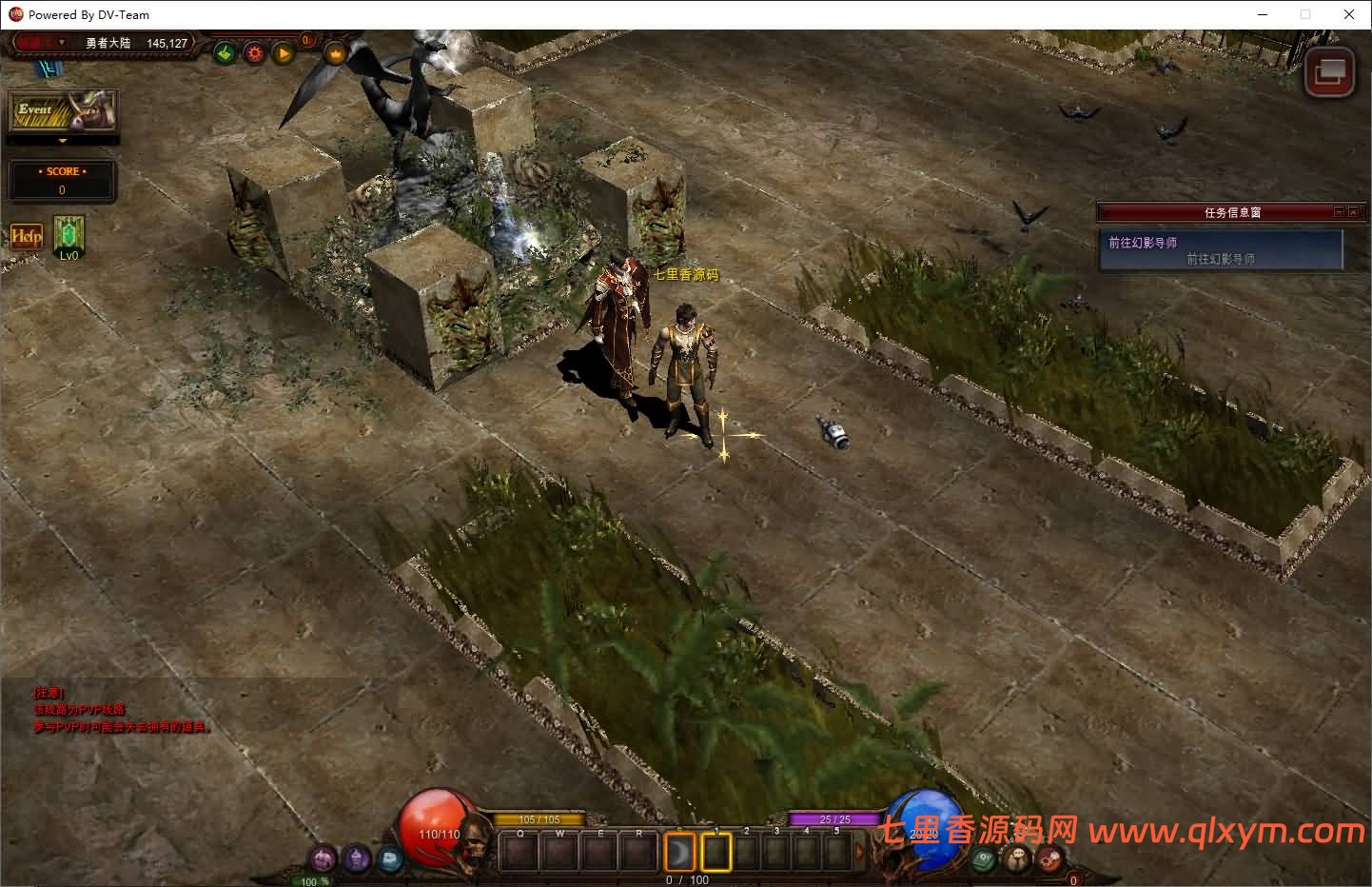Open the green book icon

click(x=985, y=858)
